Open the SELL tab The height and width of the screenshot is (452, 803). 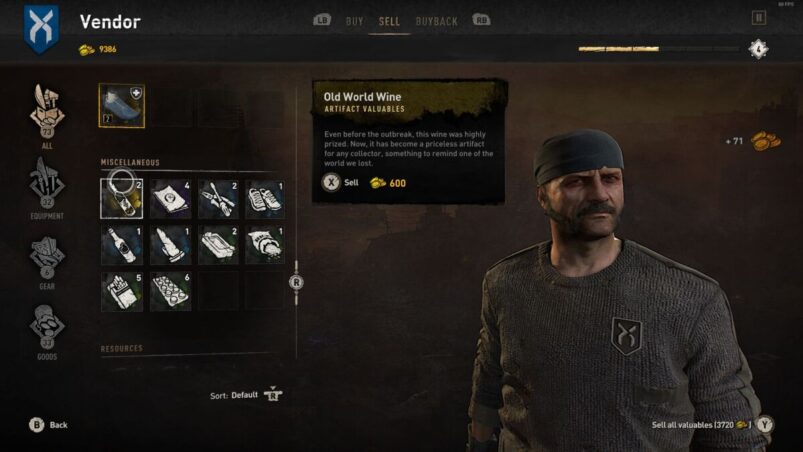389,21
